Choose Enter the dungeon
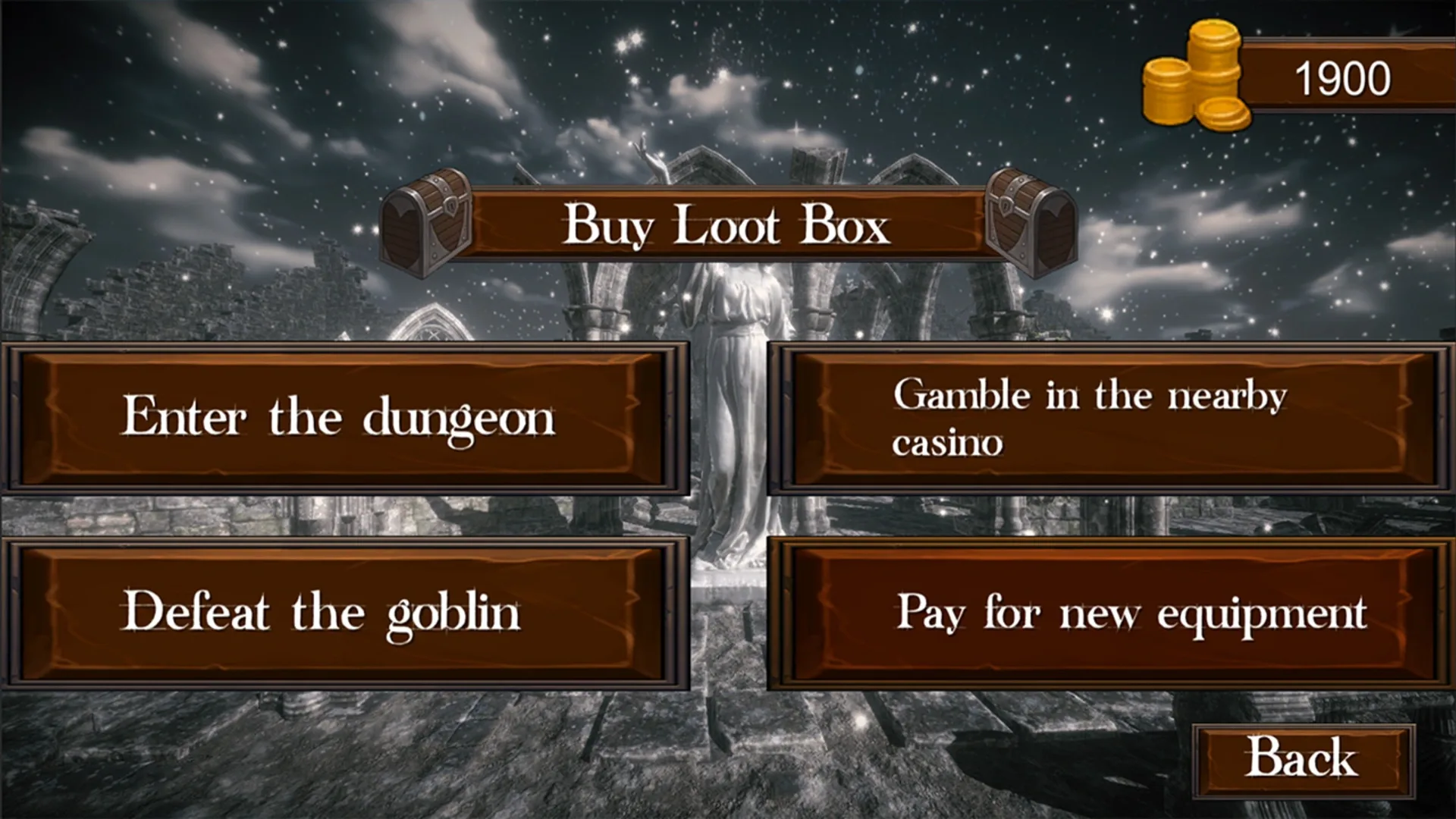Viewport: 1456px width, 819px height. pos(341,416)
